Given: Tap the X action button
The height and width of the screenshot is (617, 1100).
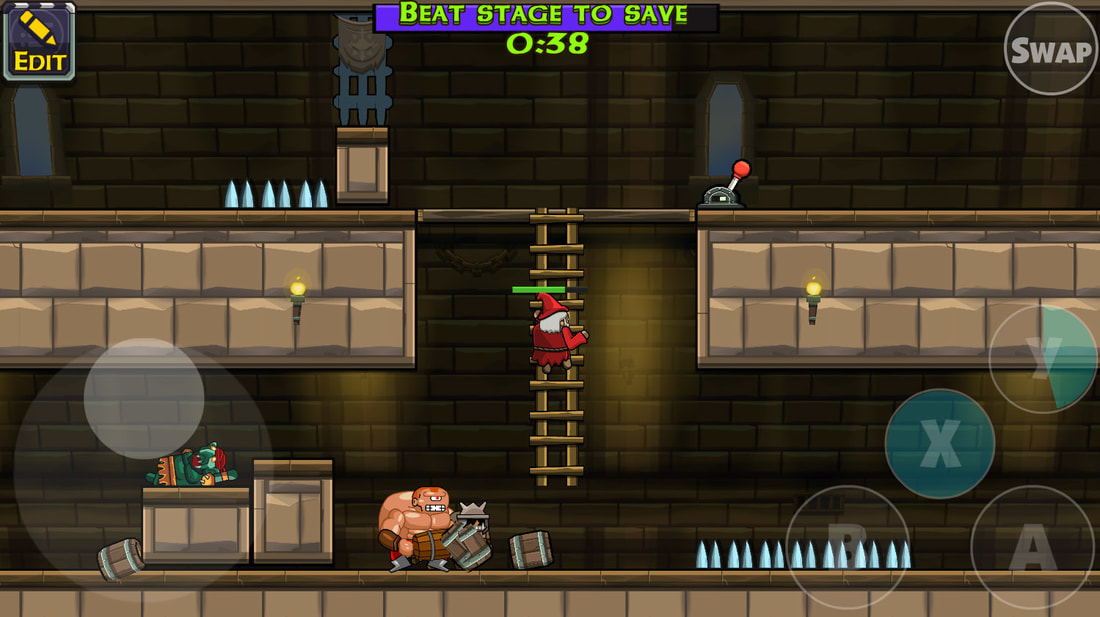Looking at the screenshot, I should [939, 444].
